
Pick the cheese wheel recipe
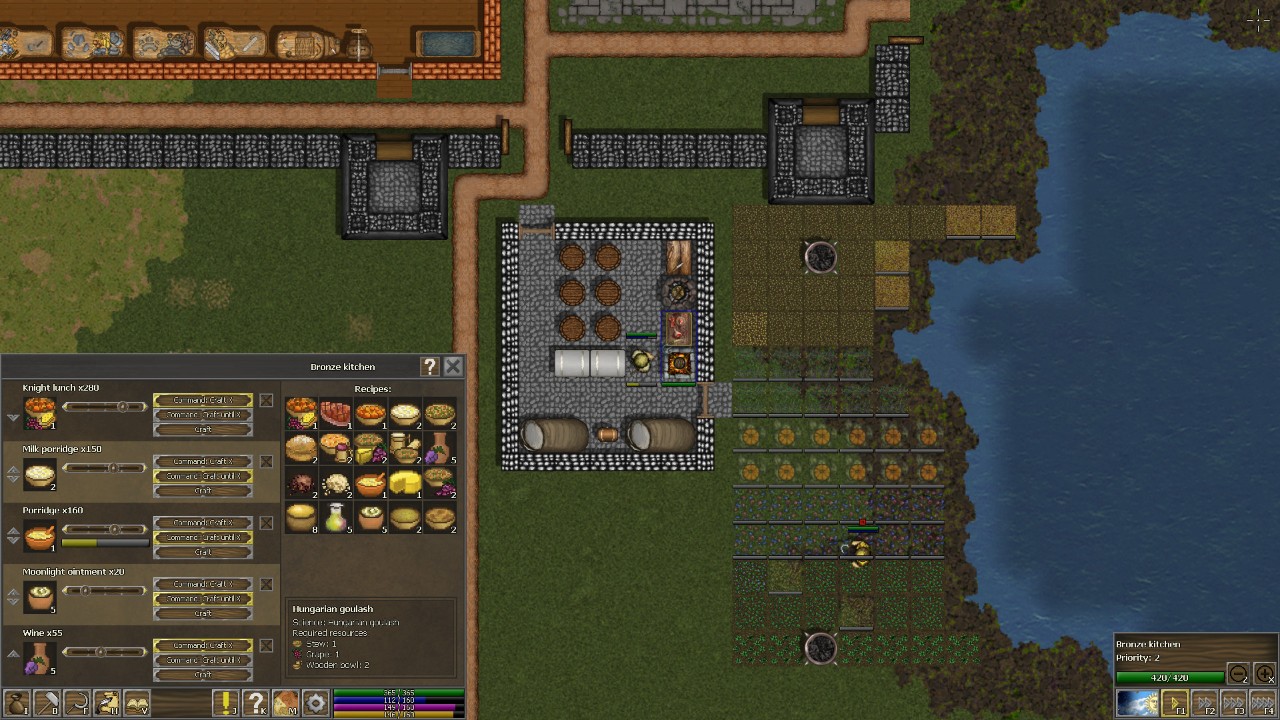[x=405, y=483]
